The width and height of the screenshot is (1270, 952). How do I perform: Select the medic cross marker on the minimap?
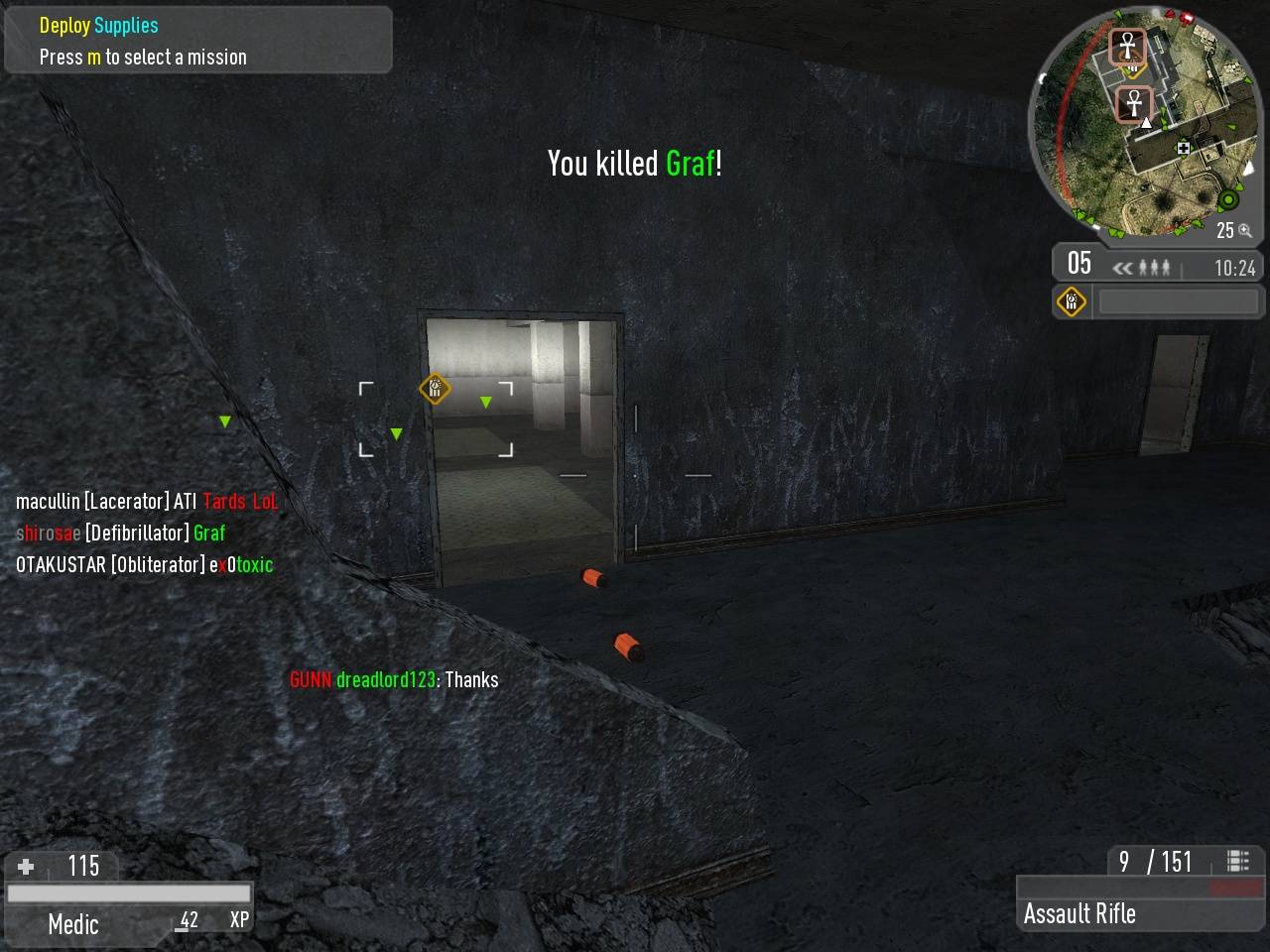1183,149
